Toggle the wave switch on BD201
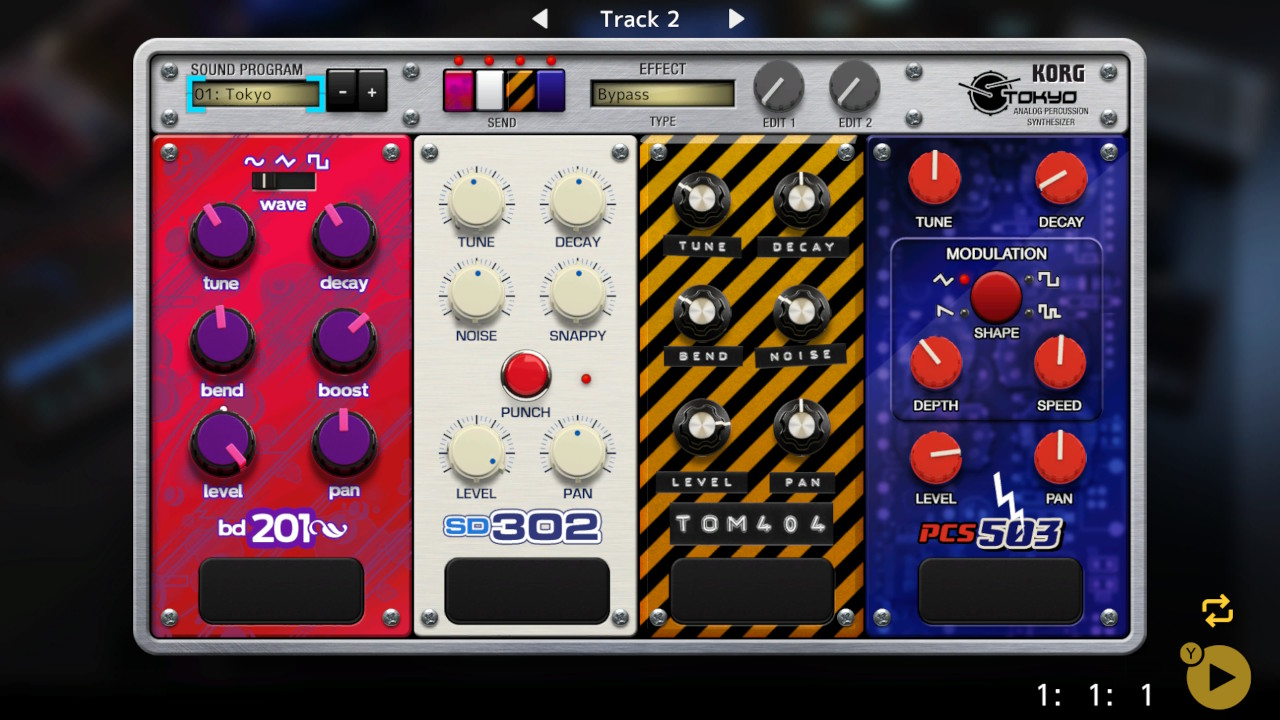Screen dimensions: 1280x720 pos(283,183)
